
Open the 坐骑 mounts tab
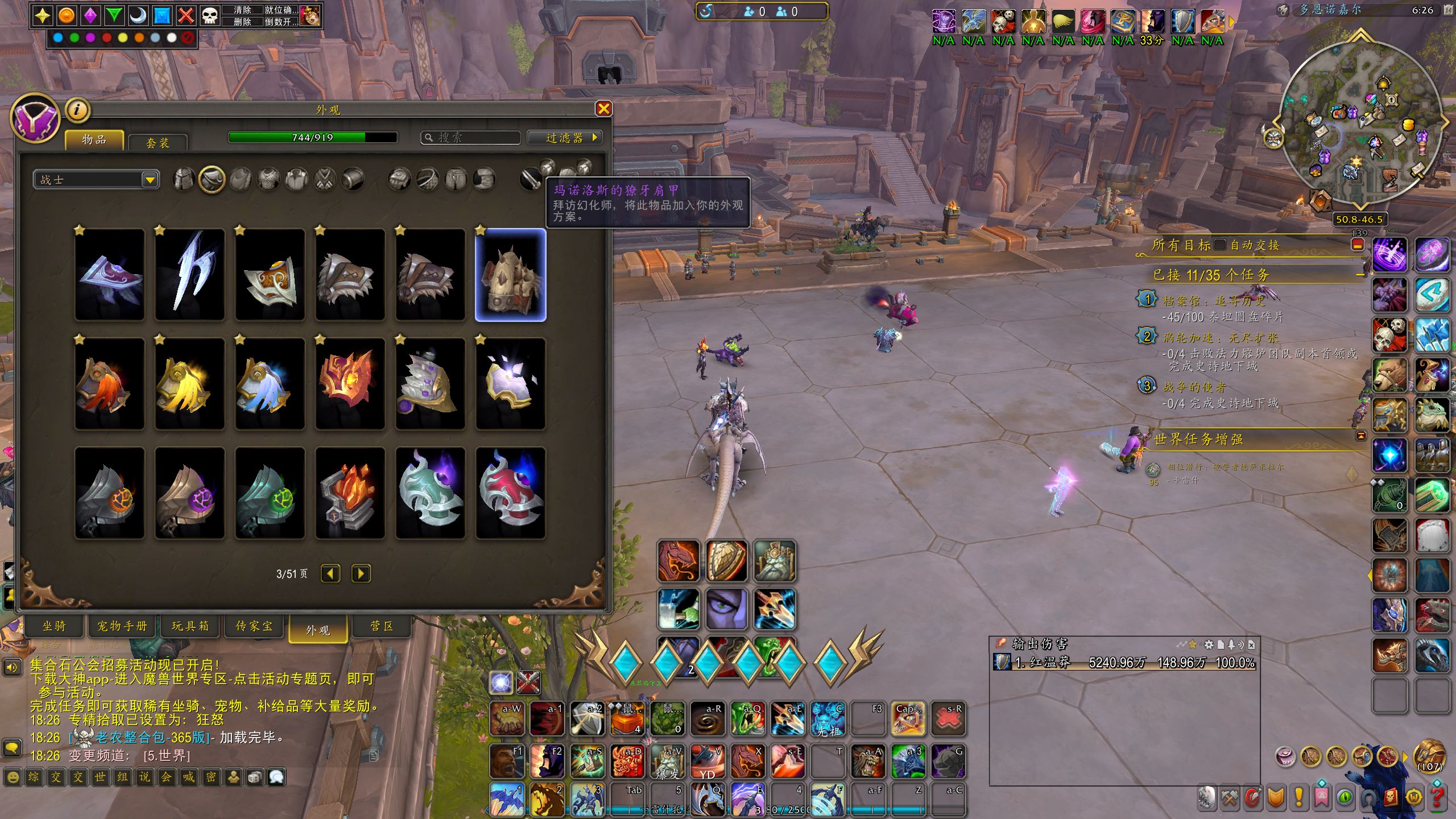coord(54,626)
